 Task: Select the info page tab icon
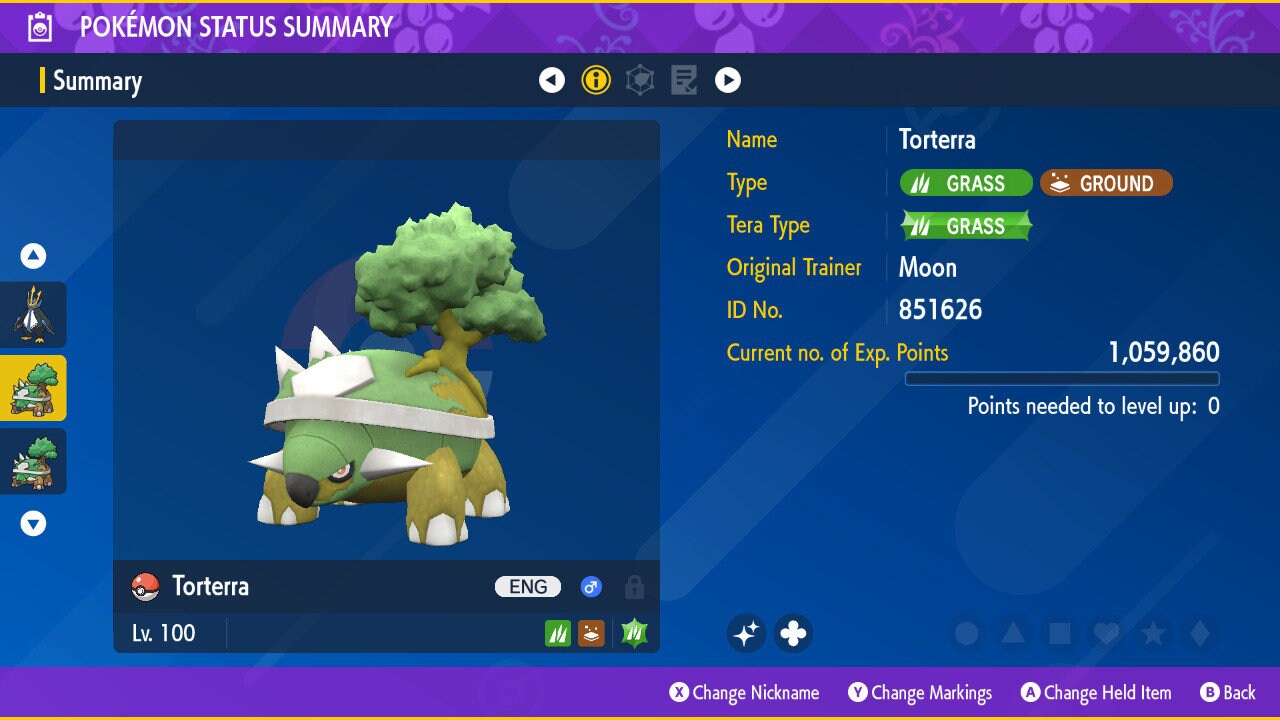596,80
